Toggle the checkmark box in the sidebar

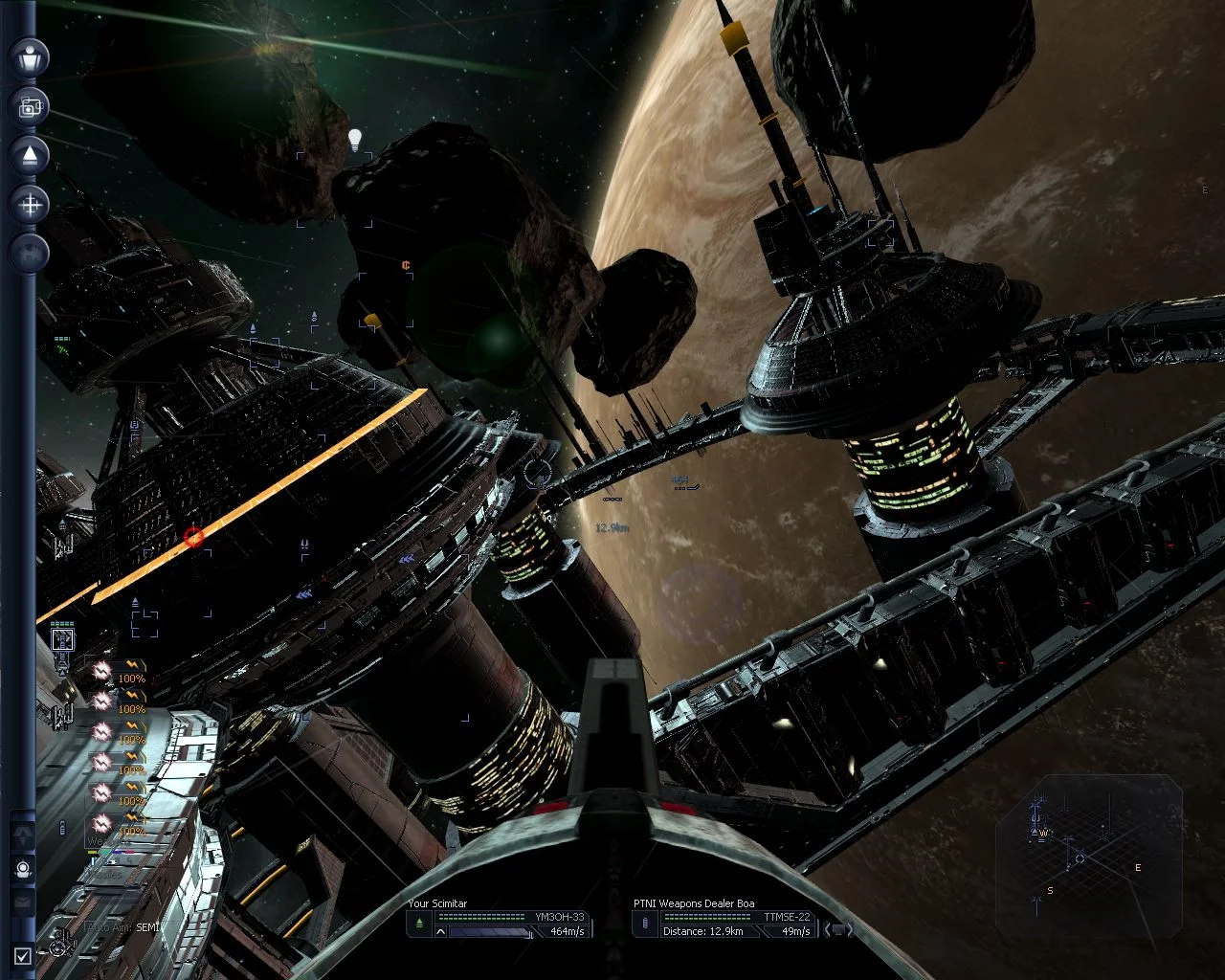tap(23, 954)
